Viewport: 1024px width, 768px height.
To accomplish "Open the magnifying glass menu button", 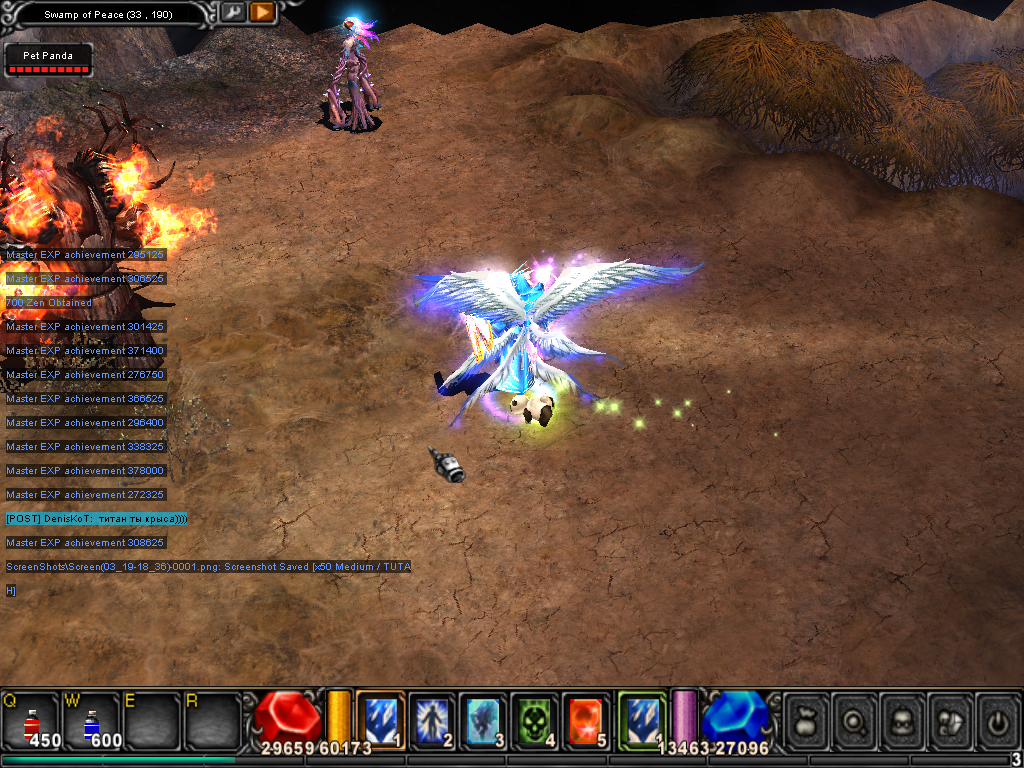I will (855, 720).
